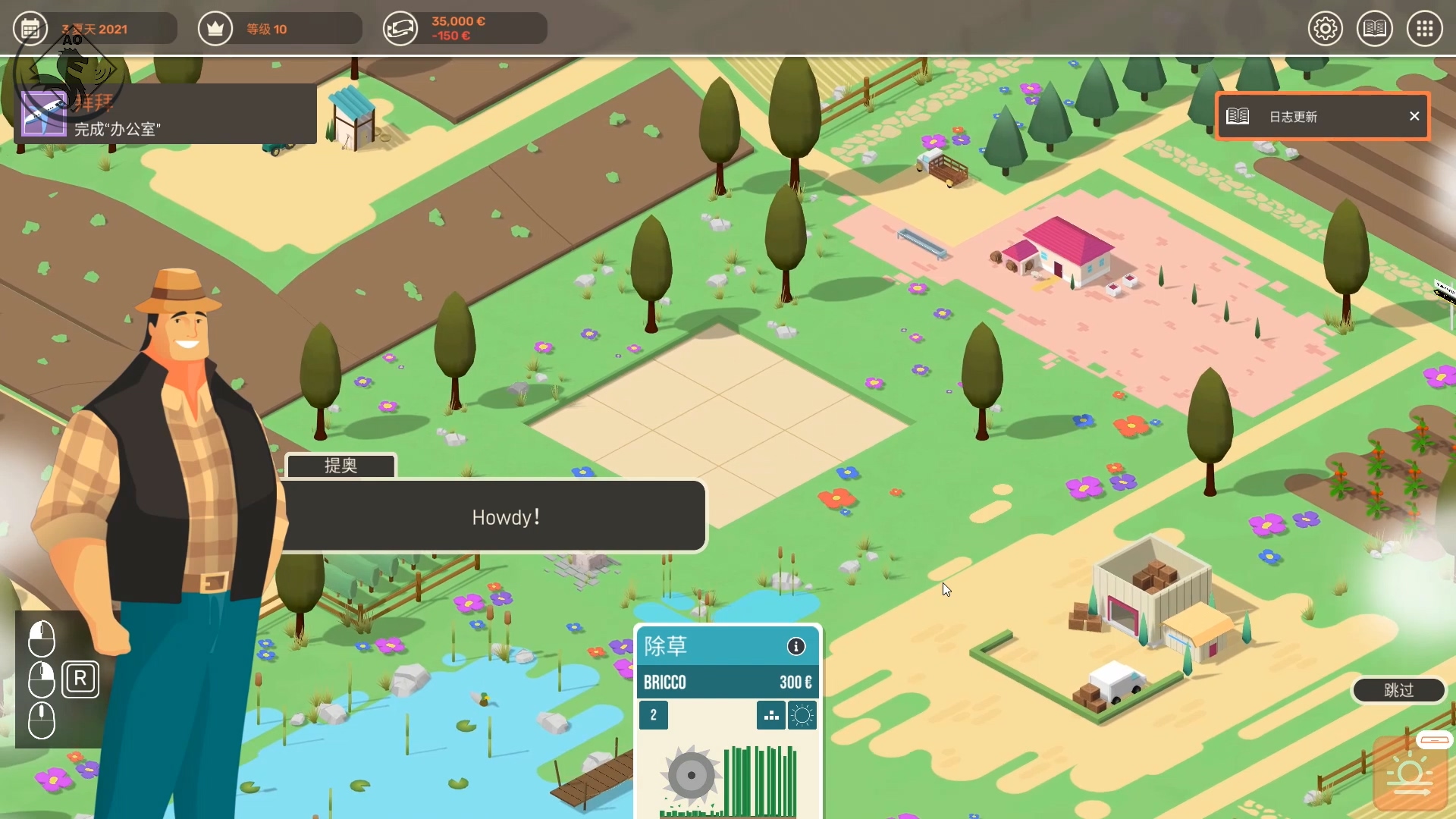Open the settings gear menu
This screenshot has height=819, width=1456.
(1325, 29)
